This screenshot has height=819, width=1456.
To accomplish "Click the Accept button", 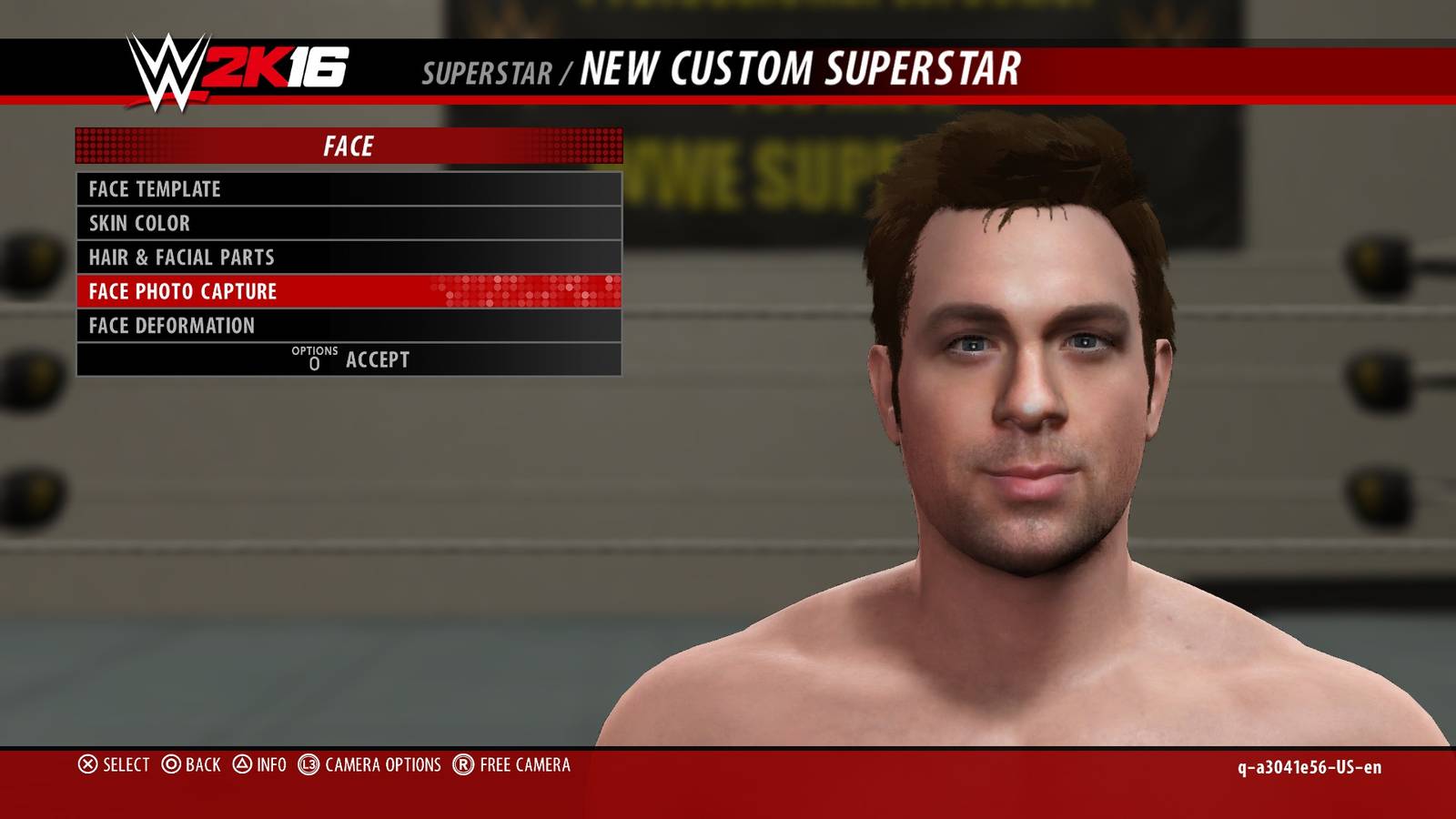I will tap(377, 359).
